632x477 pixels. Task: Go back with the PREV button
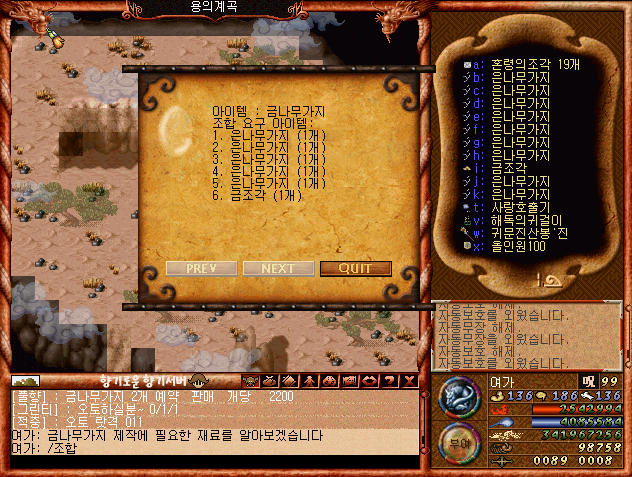pyautogui.click(x=201, y=268)
